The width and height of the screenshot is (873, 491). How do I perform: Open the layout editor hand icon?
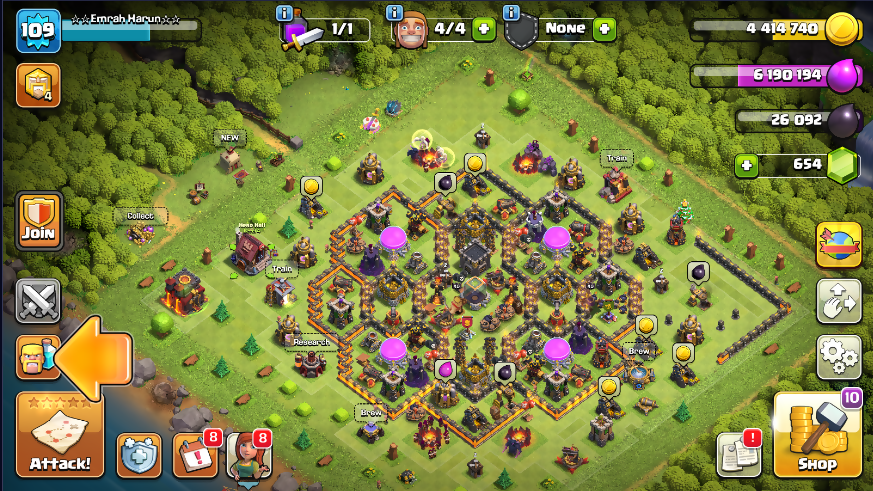point(839,300)
